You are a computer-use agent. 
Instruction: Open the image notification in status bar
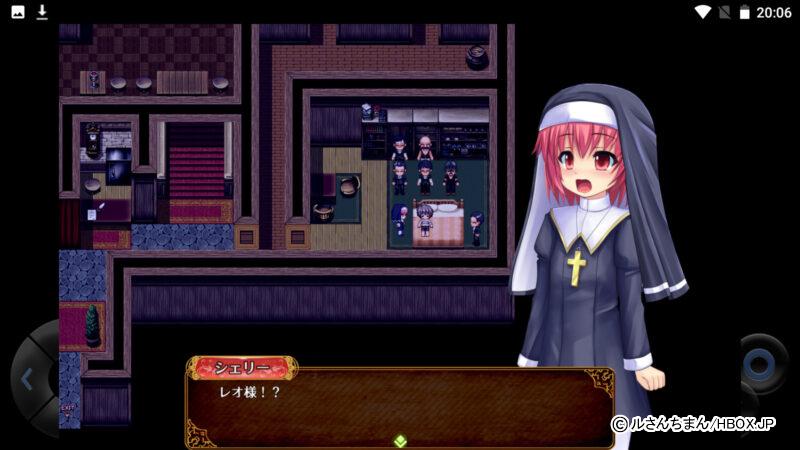(18, 12)
